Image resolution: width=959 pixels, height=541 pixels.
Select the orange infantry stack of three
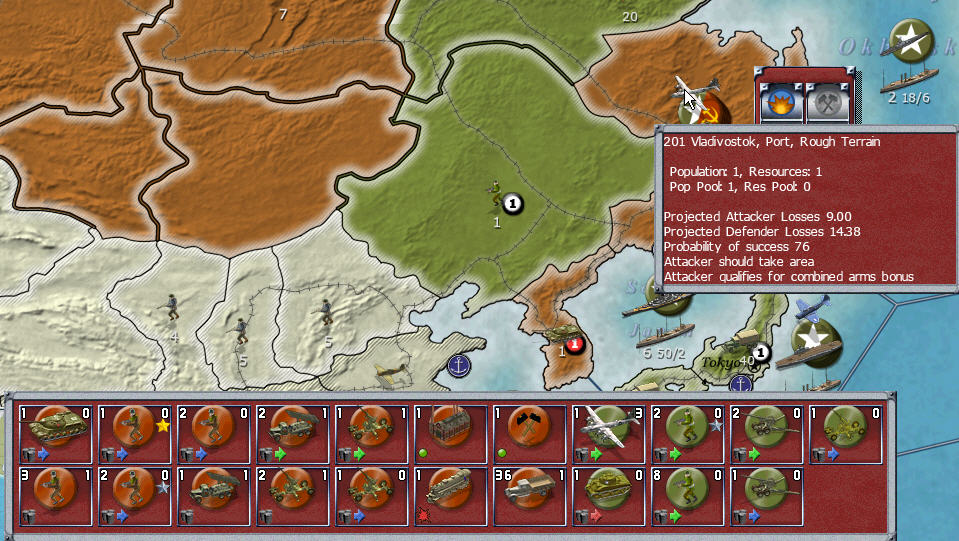point(55,495)
